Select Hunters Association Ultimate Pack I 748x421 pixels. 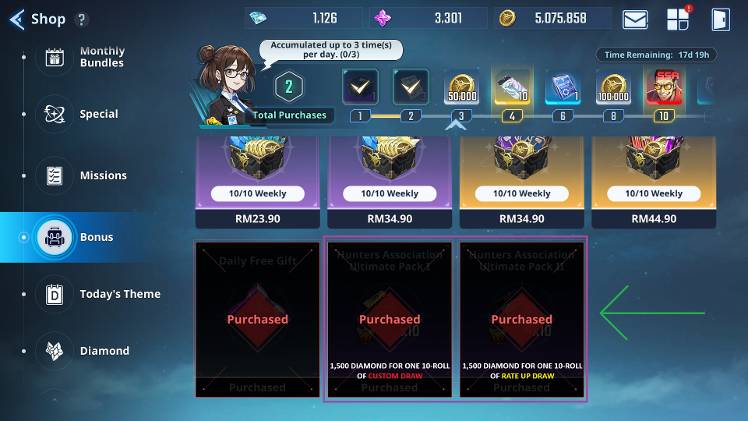pos(389,319)
